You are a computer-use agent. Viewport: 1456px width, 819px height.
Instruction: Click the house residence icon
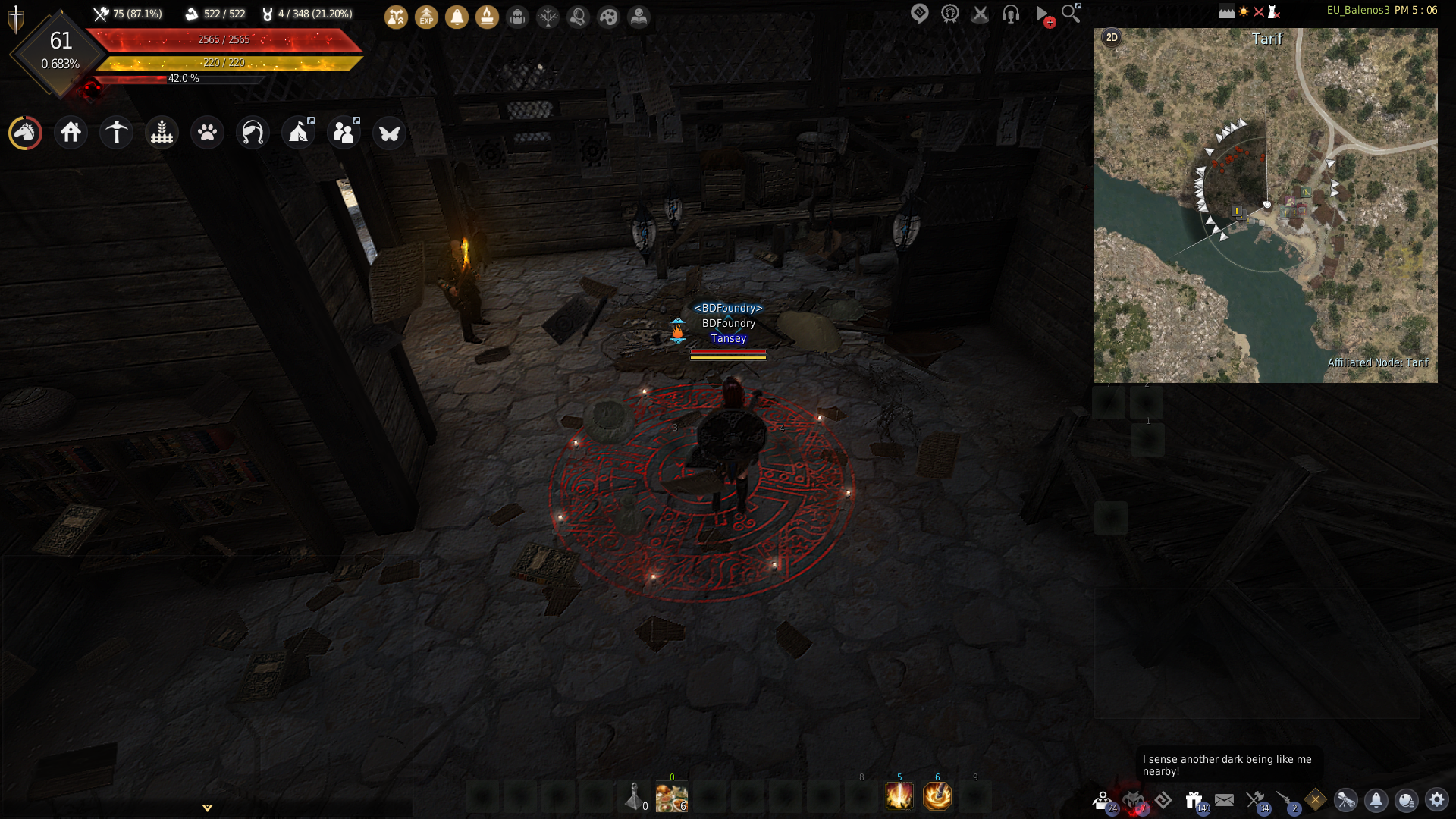point(71,133)
